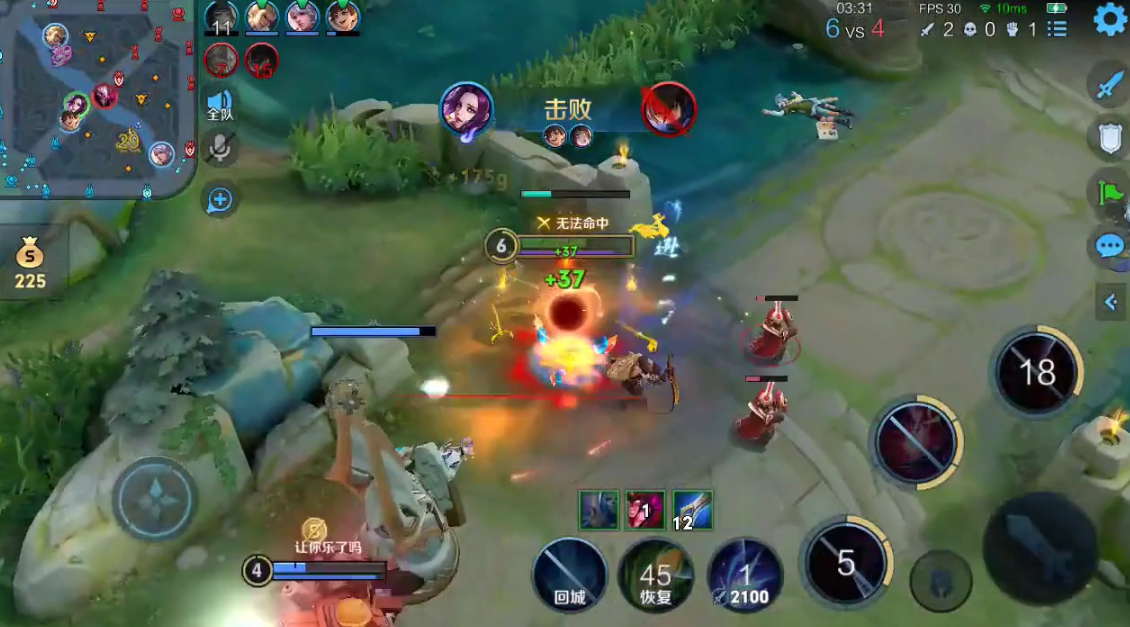
Task: Cast the ultimate with 18-second cooldown
Action: pyautogui.click(x=1036, y=372)
